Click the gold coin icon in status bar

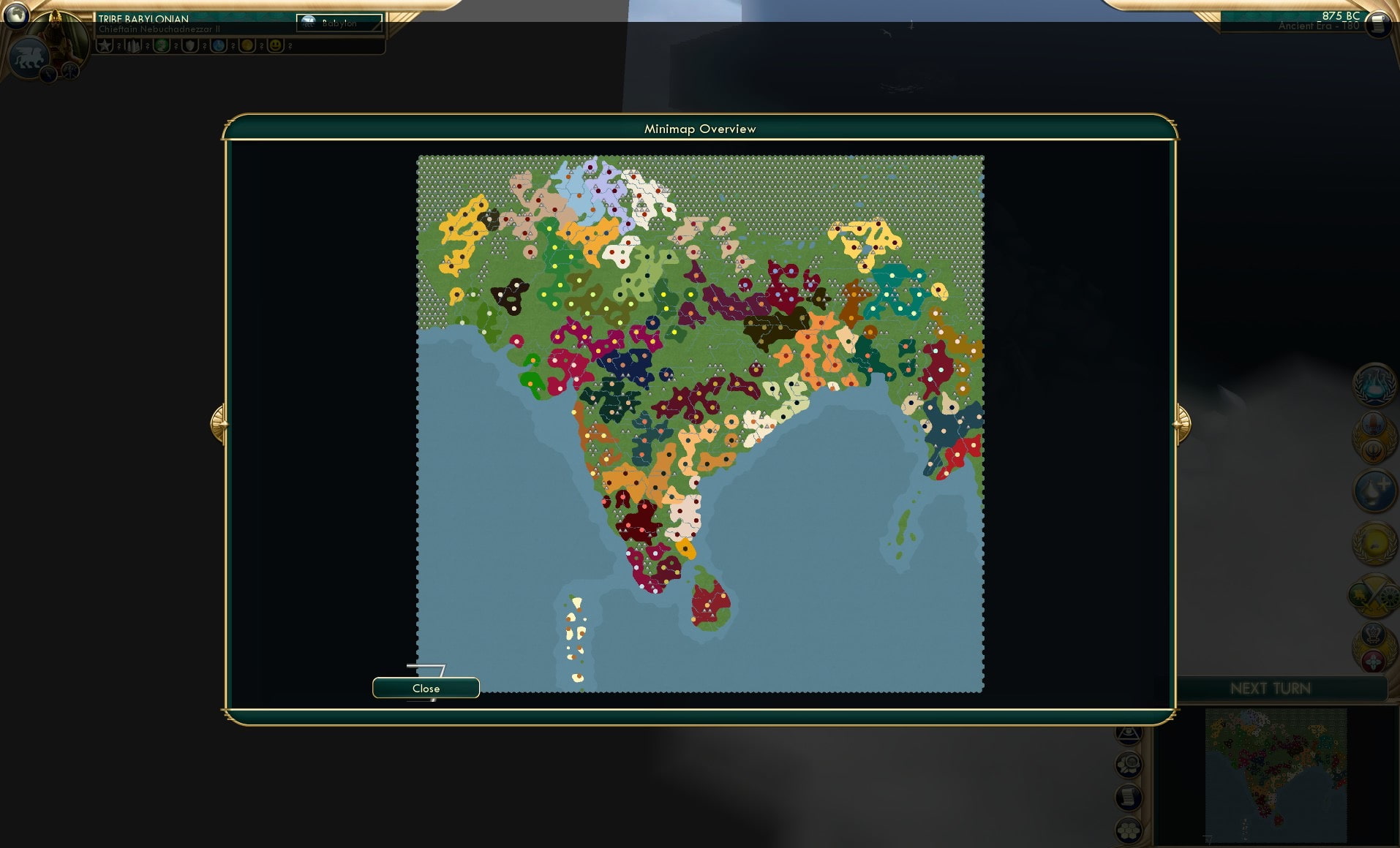(246, 45)
